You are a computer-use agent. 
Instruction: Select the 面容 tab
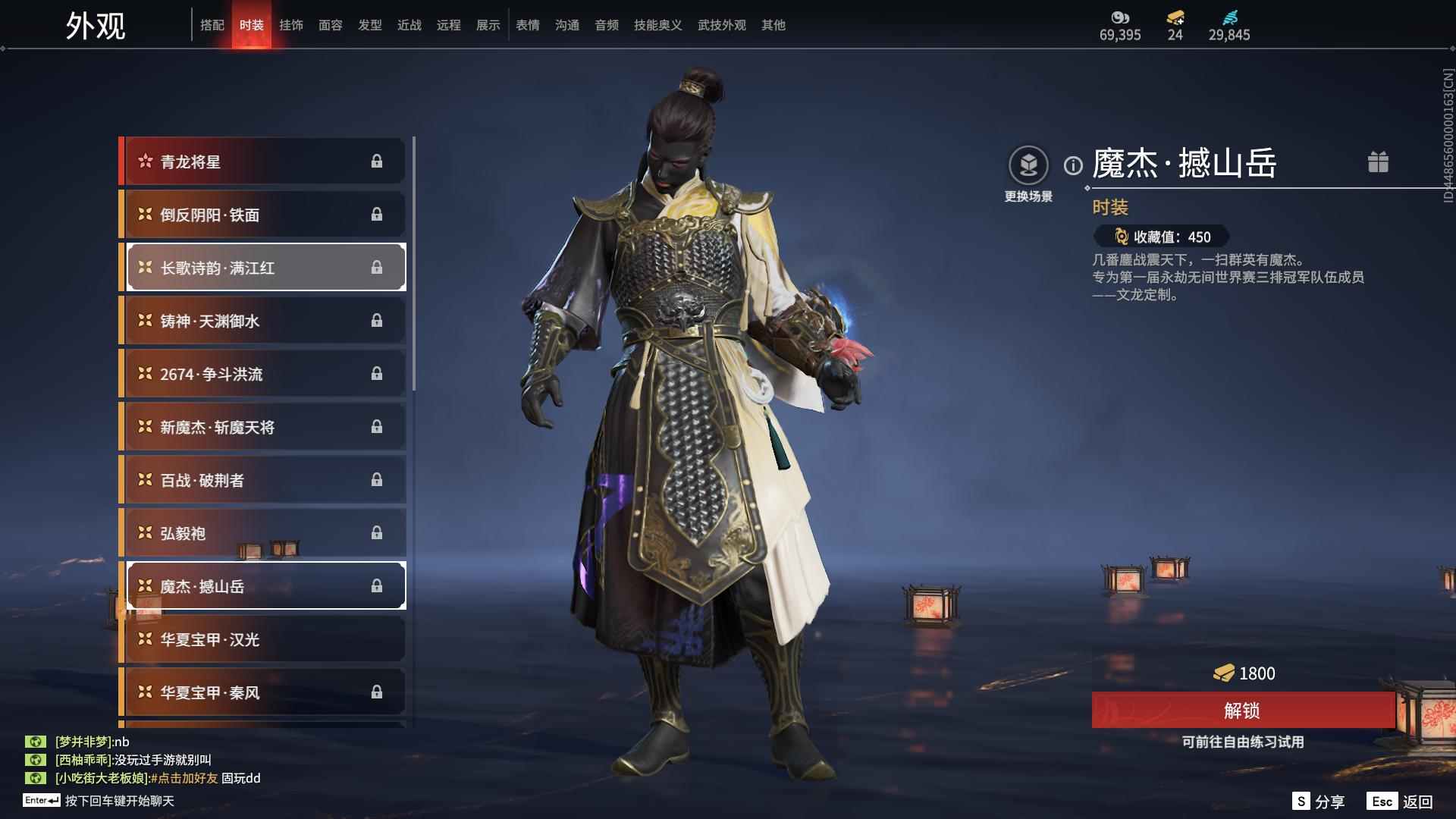click(331, 25)
